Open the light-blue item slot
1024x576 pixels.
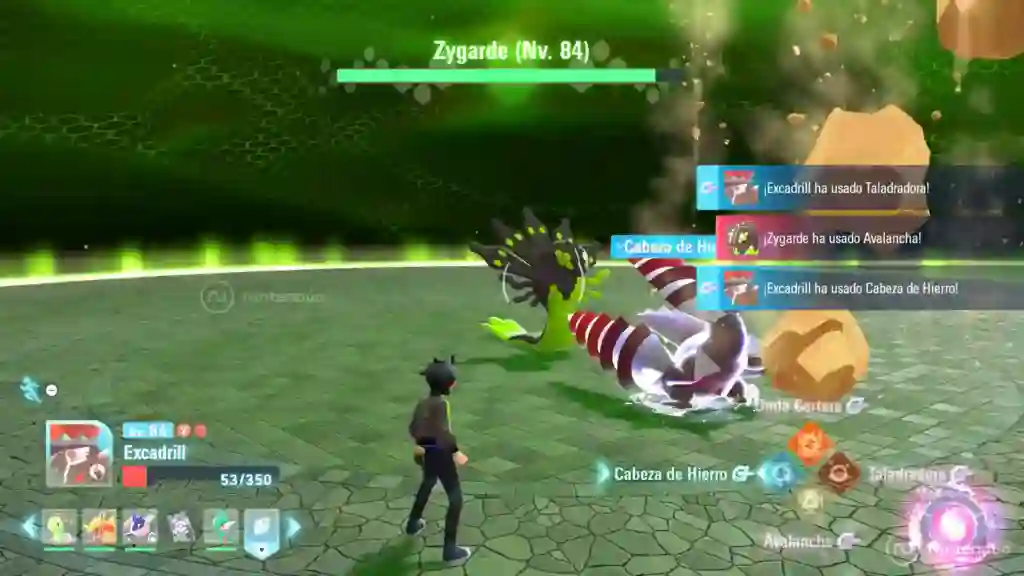coord(262,530)
